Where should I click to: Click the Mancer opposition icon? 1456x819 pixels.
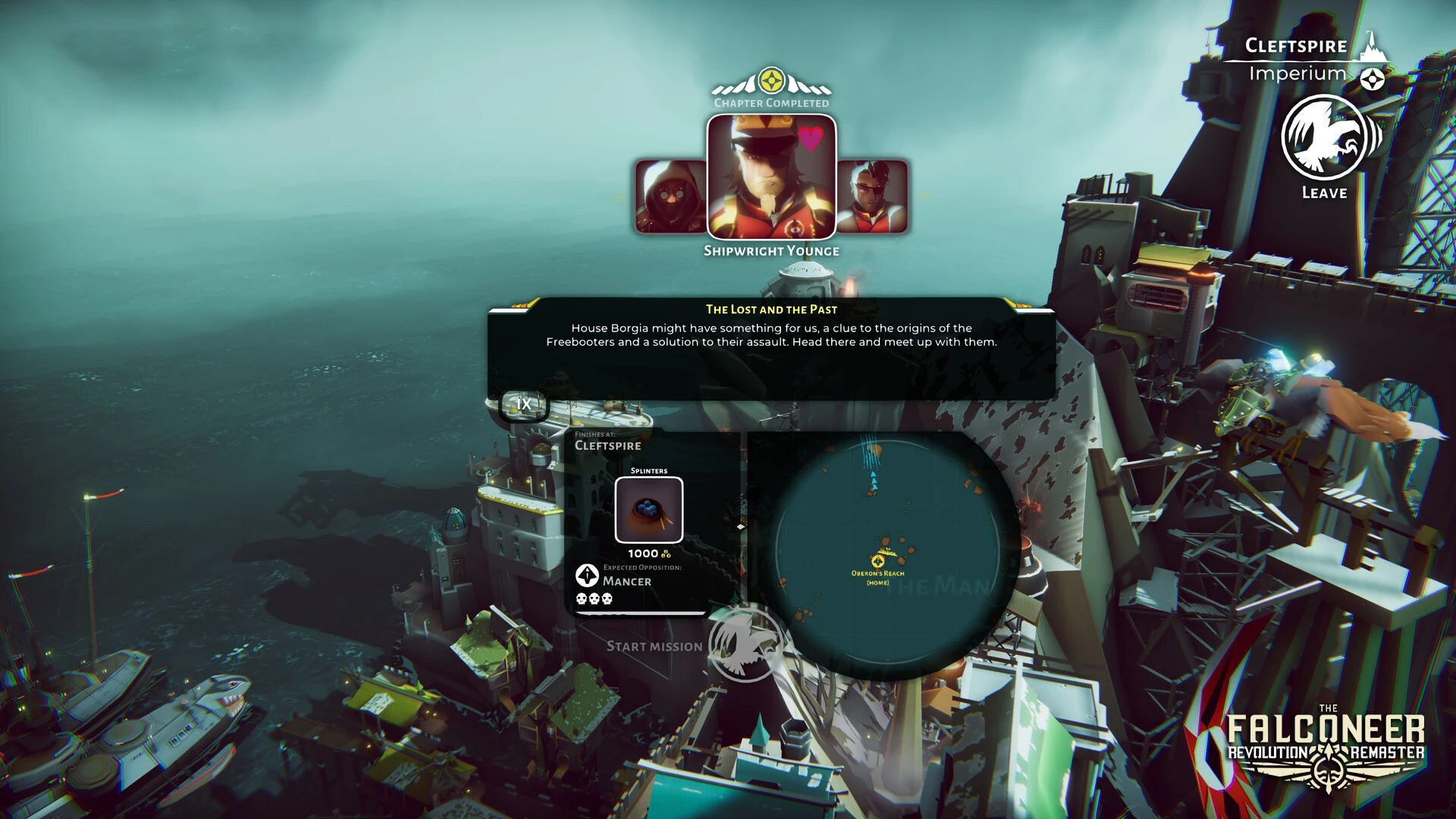587,576
